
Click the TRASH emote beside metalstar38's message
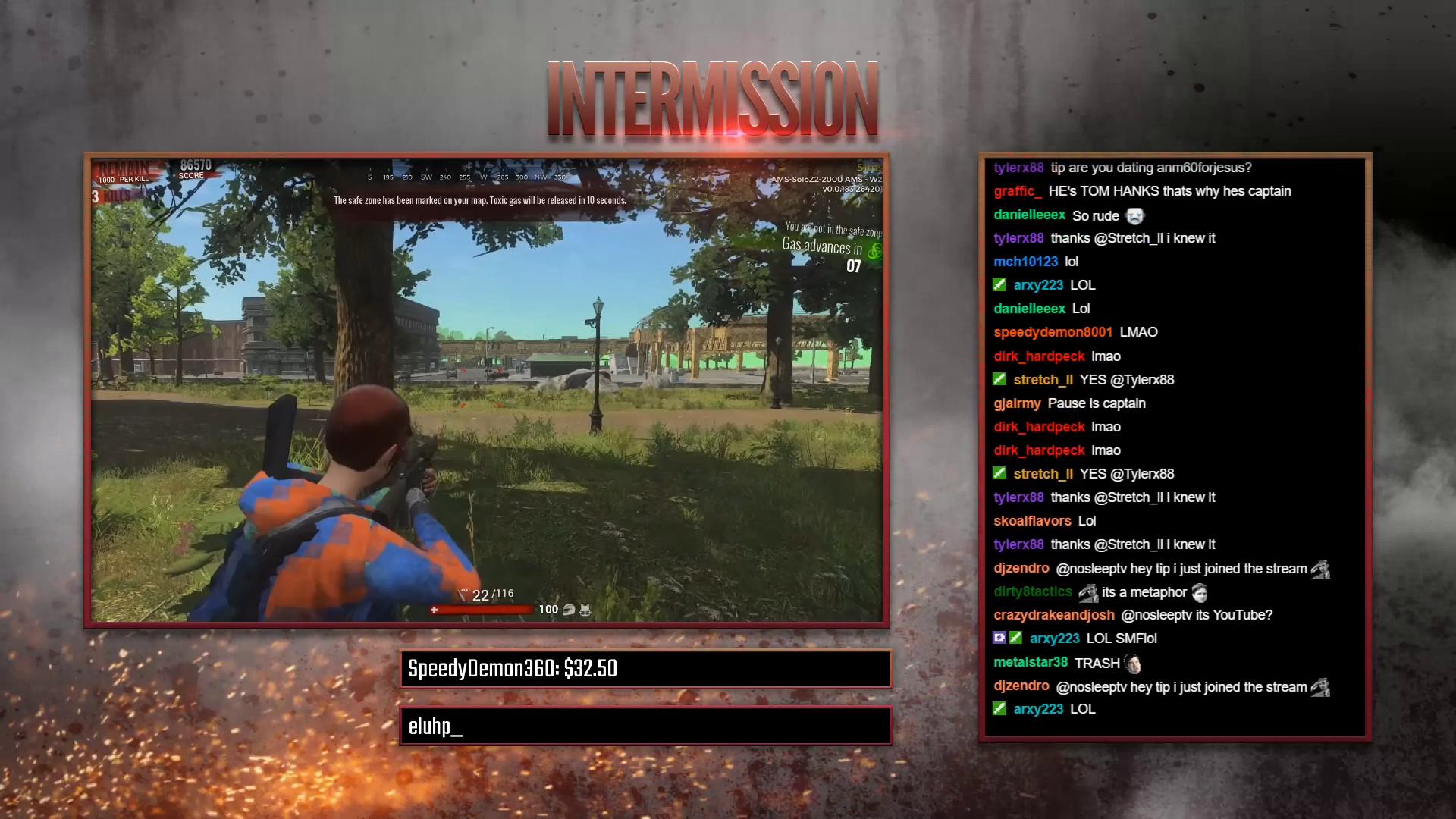[x=1133, y=664]
